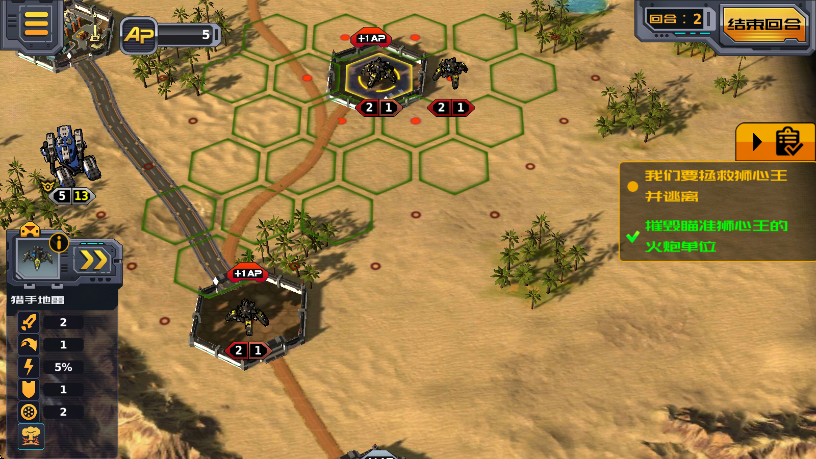
Task: Click the completed 摧毁火炮 objective entry
Action: (x=714, y=233)
